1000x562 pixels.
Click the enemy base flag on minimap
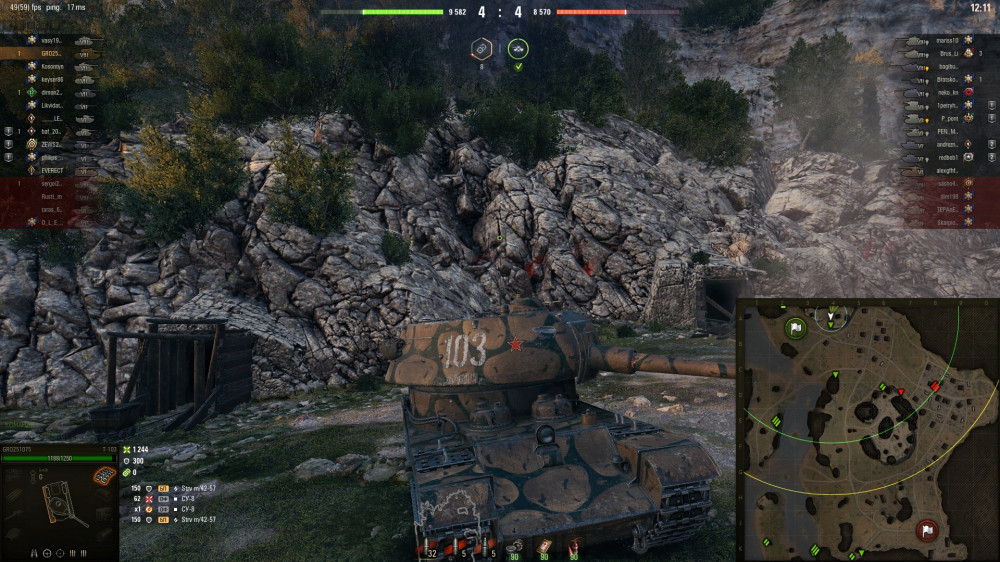click(927, 530)
